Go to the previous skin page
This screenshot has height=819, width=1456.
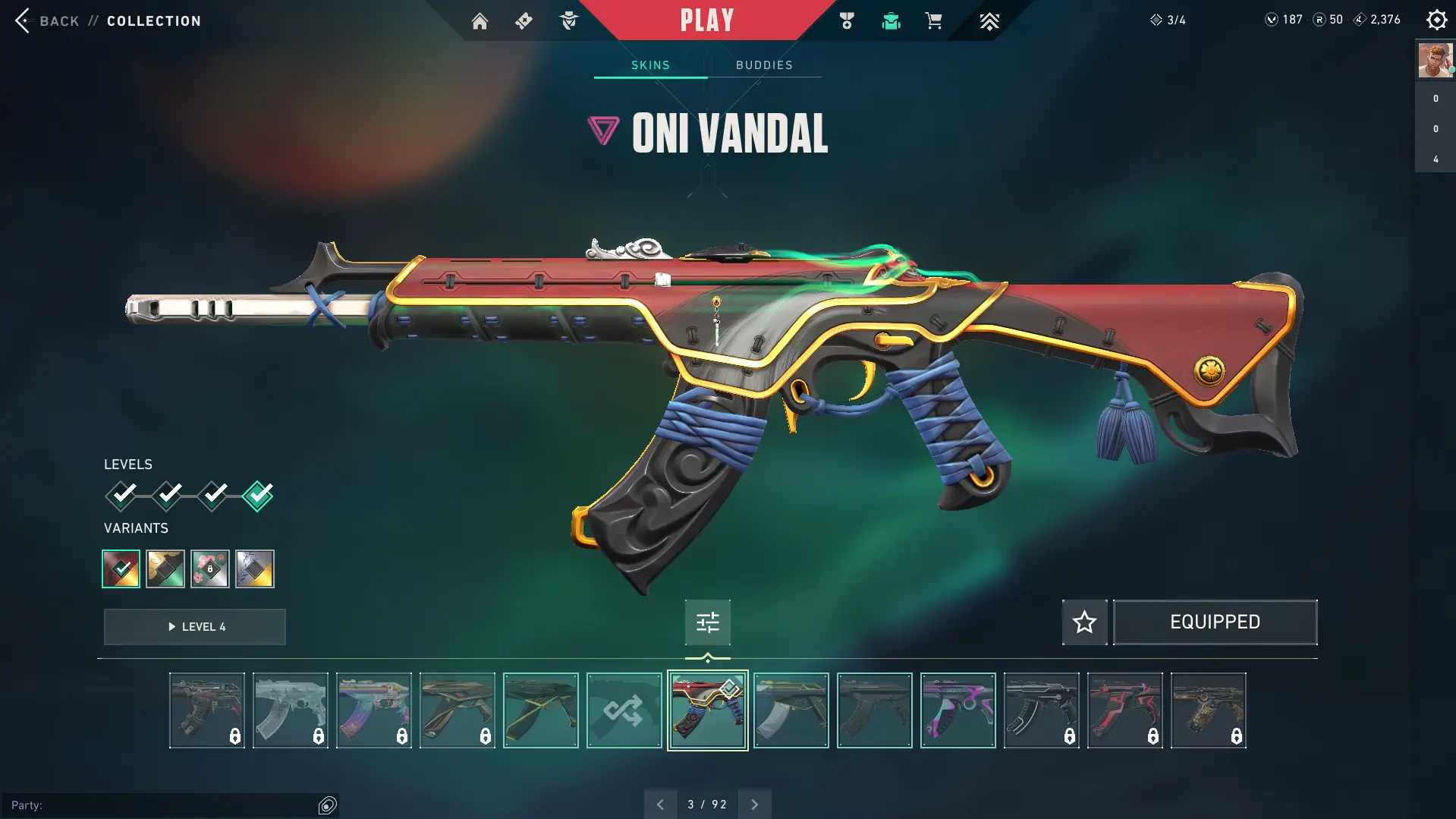tap(660, 805)
